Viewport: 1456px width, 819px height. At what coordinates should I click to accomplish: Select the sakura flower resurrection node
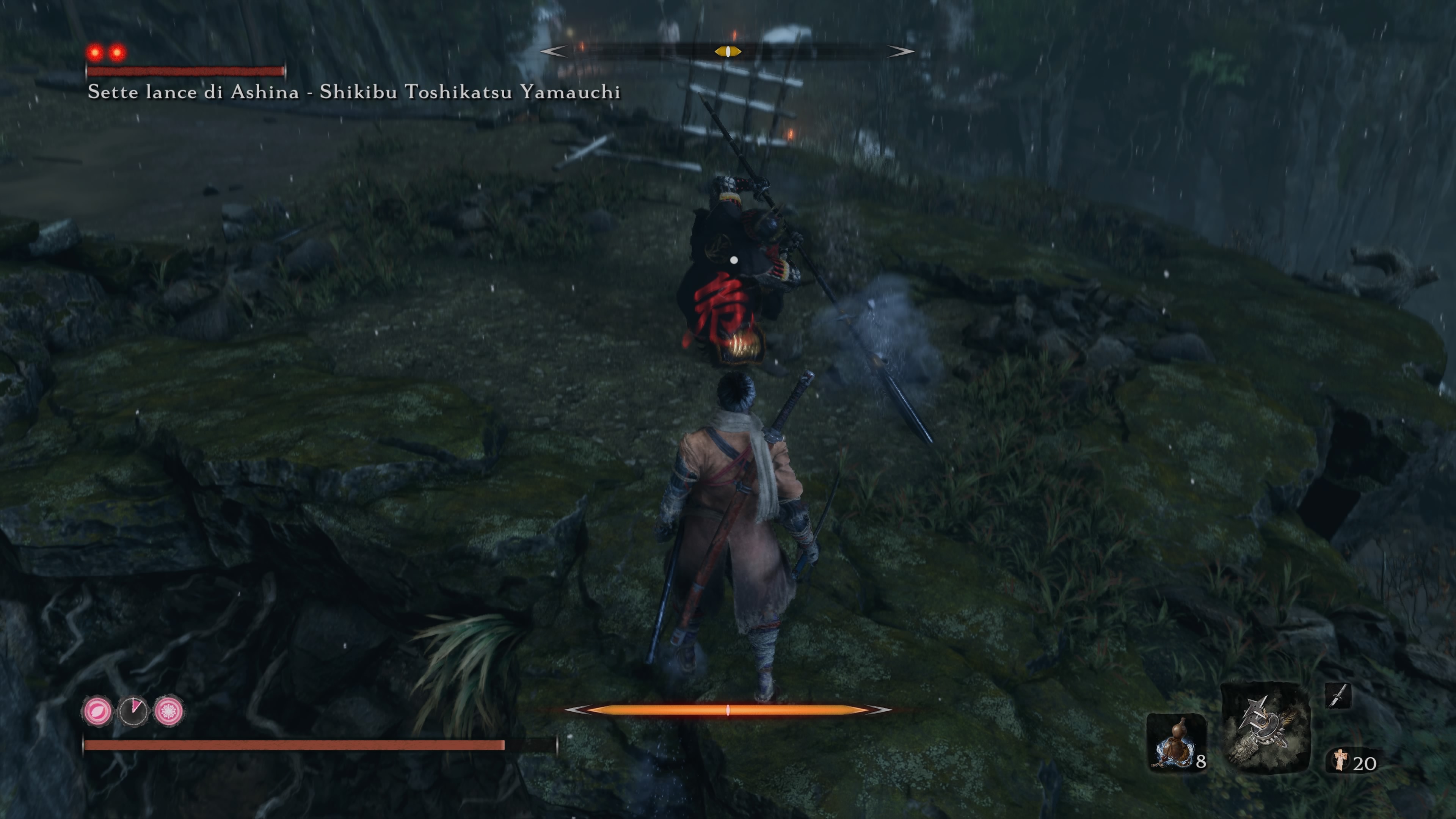pyautogui.click(x=168, y=711)
